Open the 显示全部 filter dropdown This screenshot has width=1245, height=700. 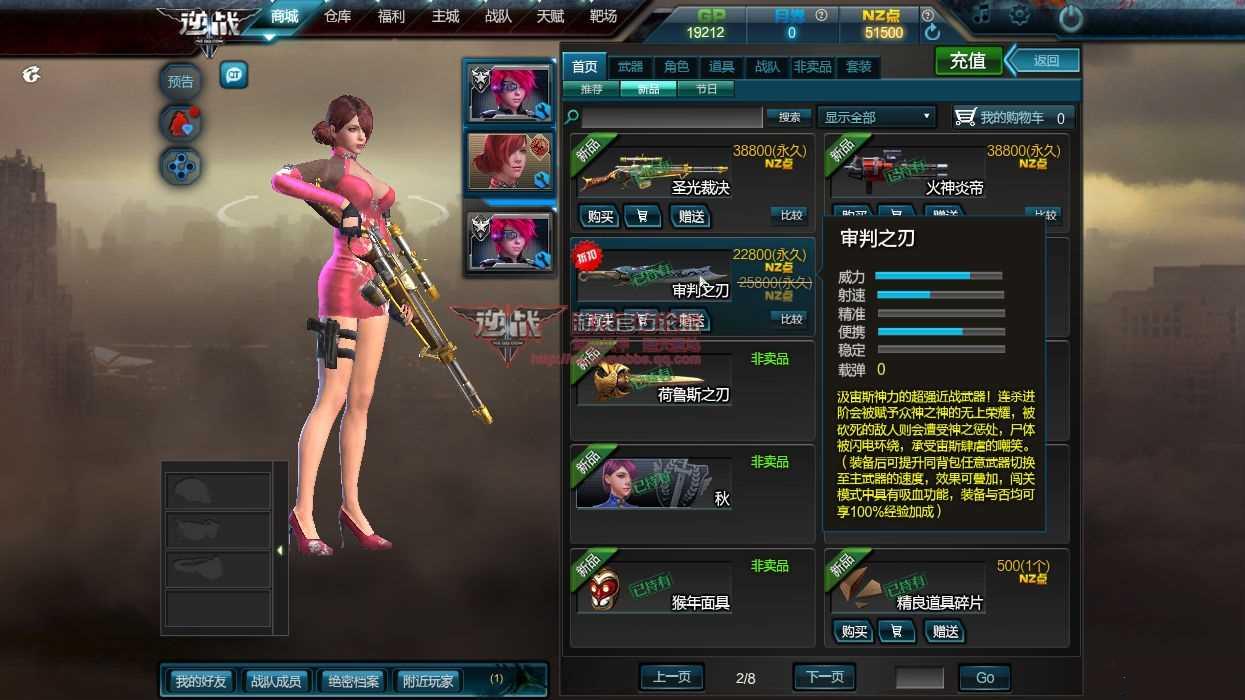coord(876,117)
